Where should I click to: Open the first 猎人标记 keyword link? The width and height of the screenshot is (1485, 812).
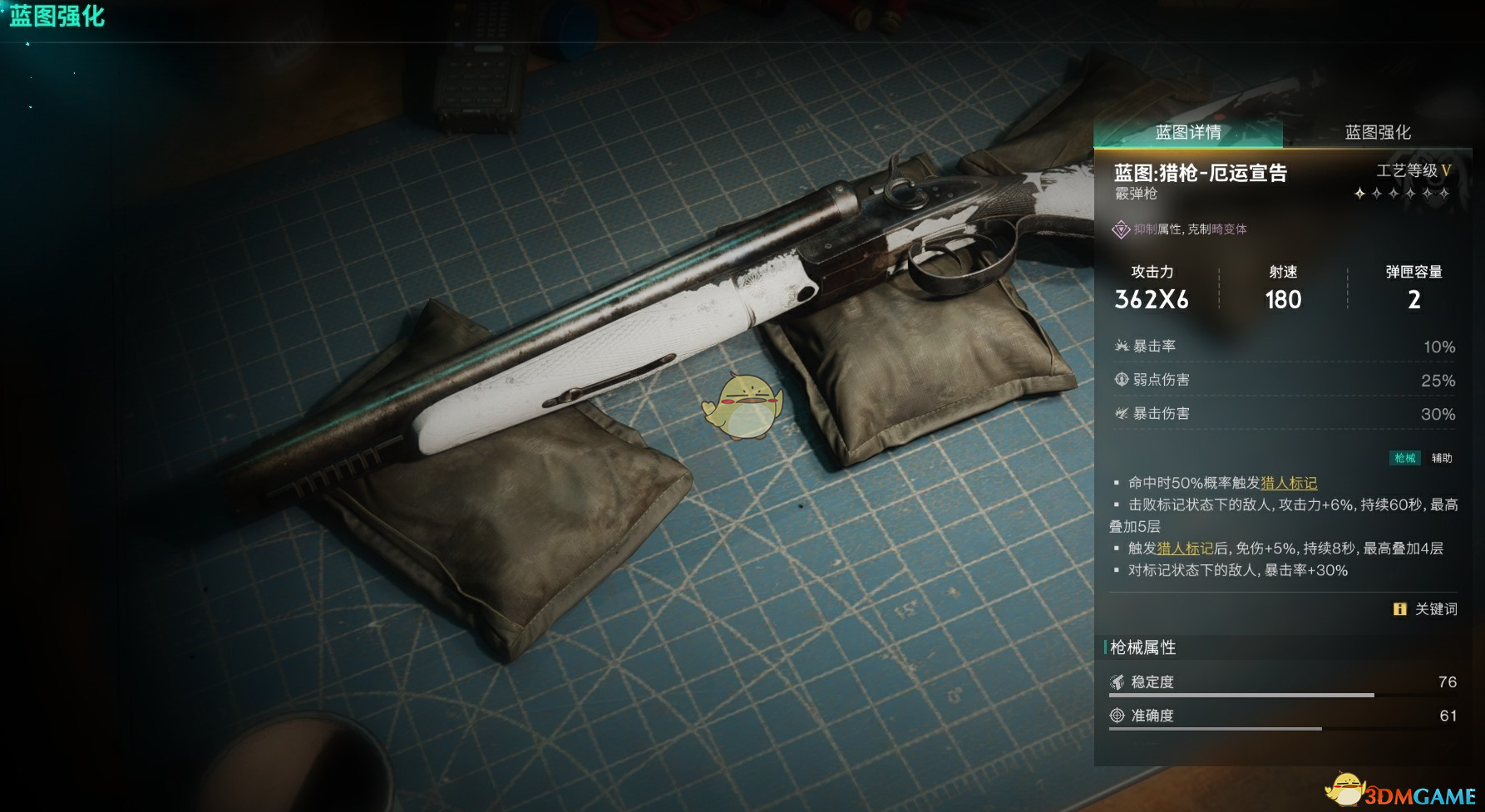tap(1289, 483)
